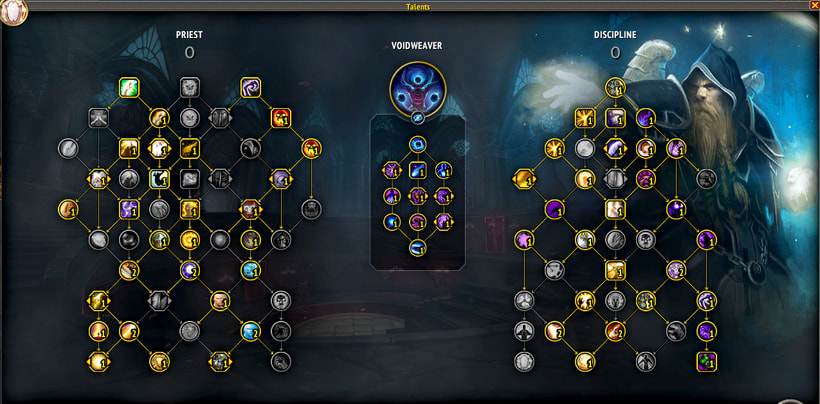This screenshot has width=820, height=404.
Task: Select the large Voidweaver hero talent portrait
Action: coord(416,87)
